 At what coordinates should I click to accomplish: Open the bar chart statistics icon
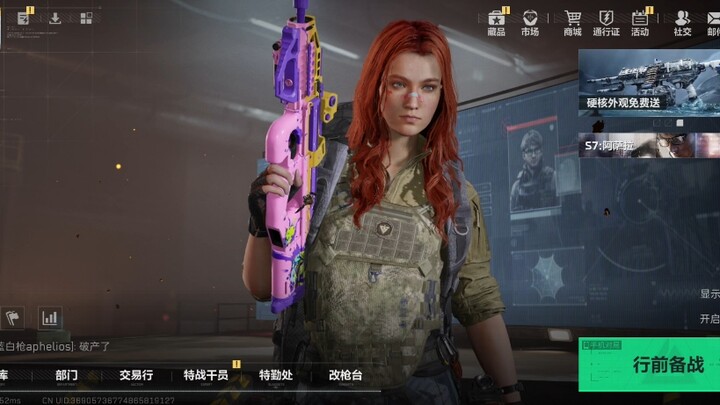coord(50,318)
